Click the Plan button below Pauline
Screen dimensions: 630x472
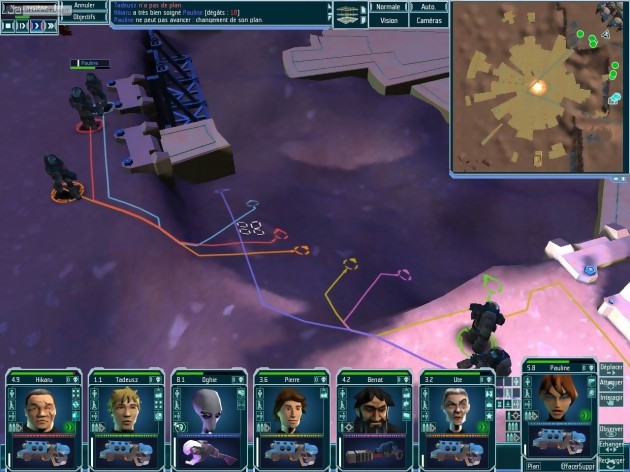tap(535, 465)
